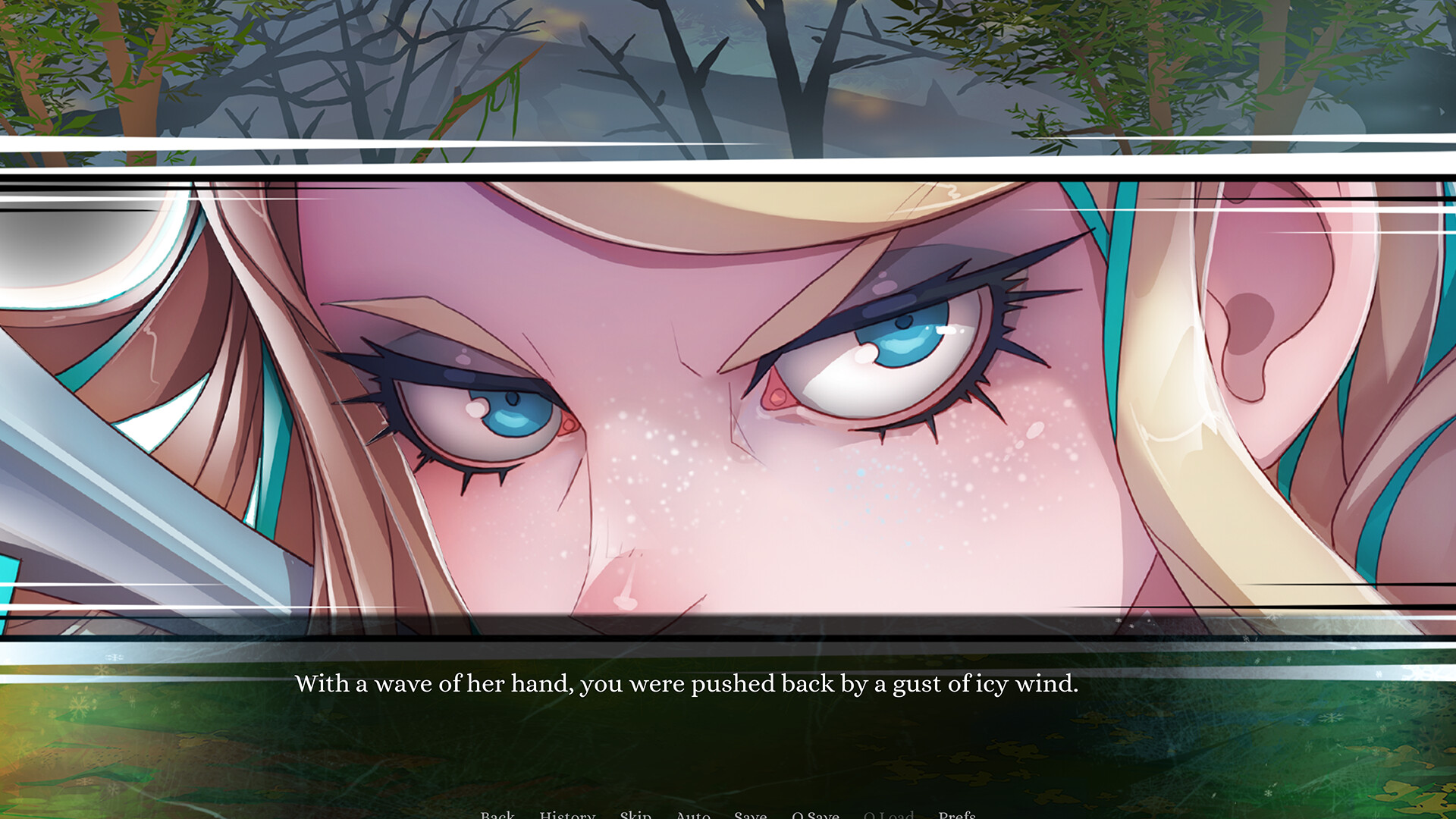Perform a Q.Save quick save

coord(816,814)
